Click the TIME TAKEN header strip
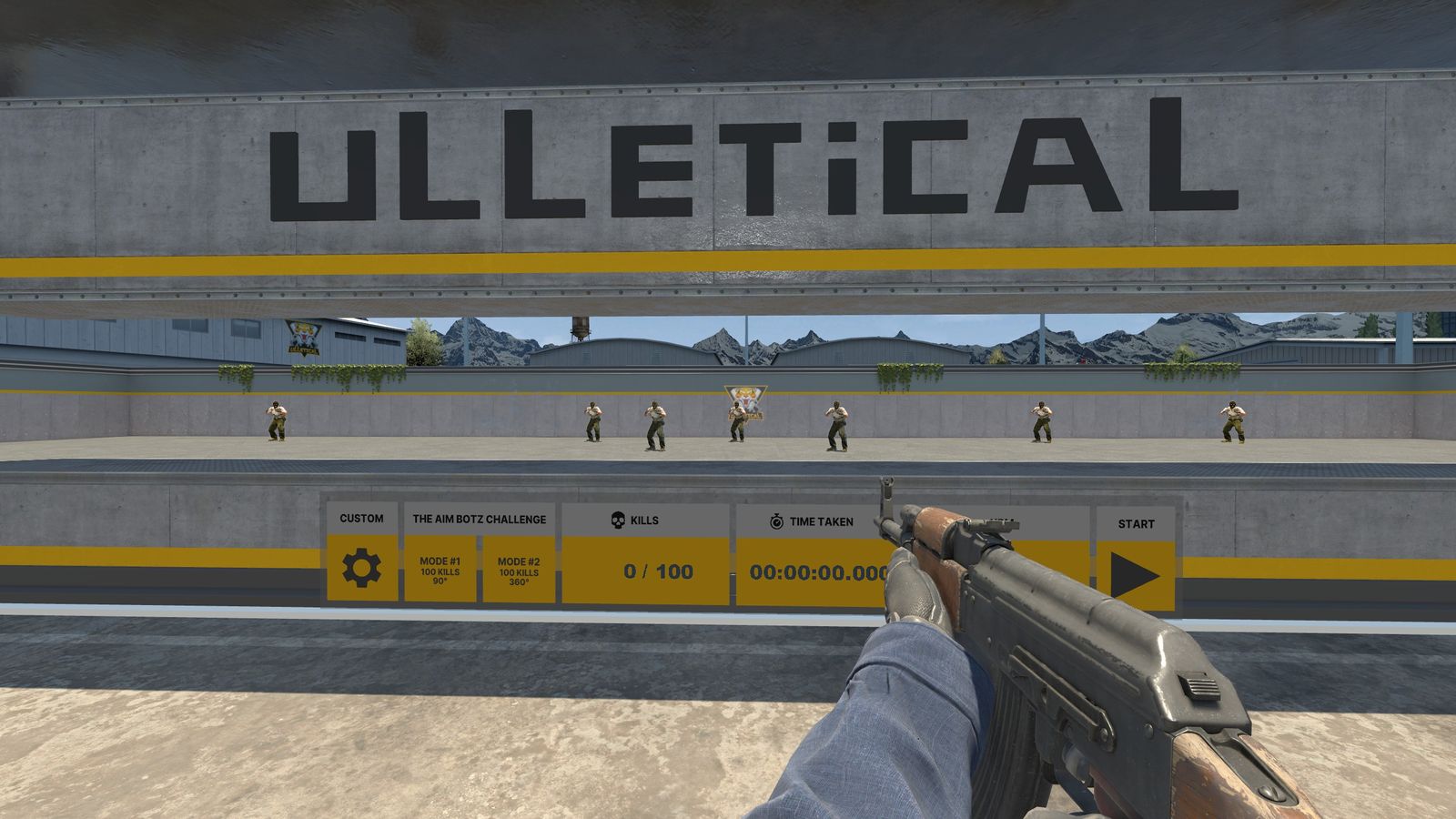This screenshot has width=1456, height=819. (822, 521)
